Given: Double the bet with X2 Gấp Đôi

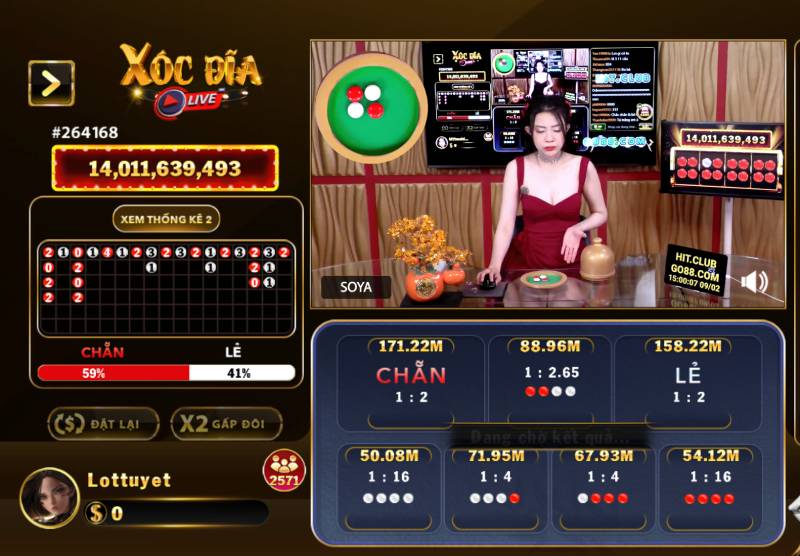Looking at the screenshot, I should coord(226,424).
